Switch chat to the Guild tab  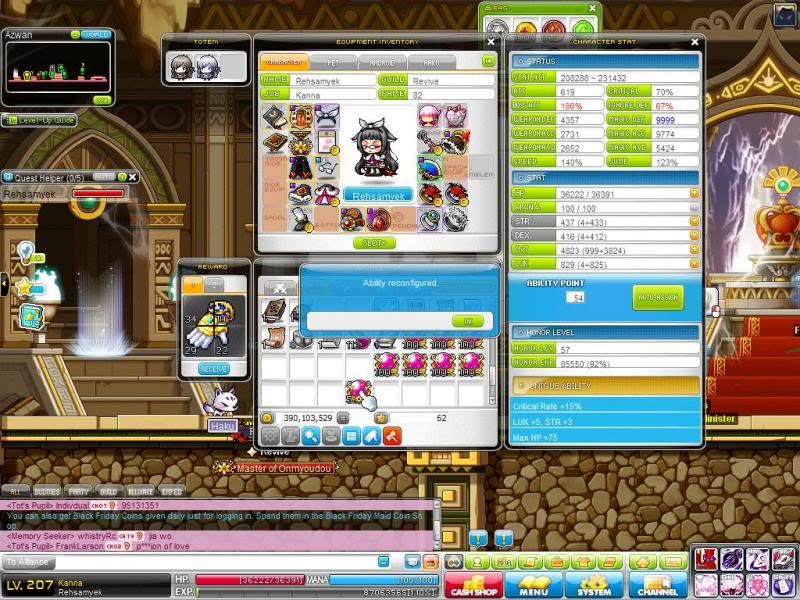(x=107, y=492)
